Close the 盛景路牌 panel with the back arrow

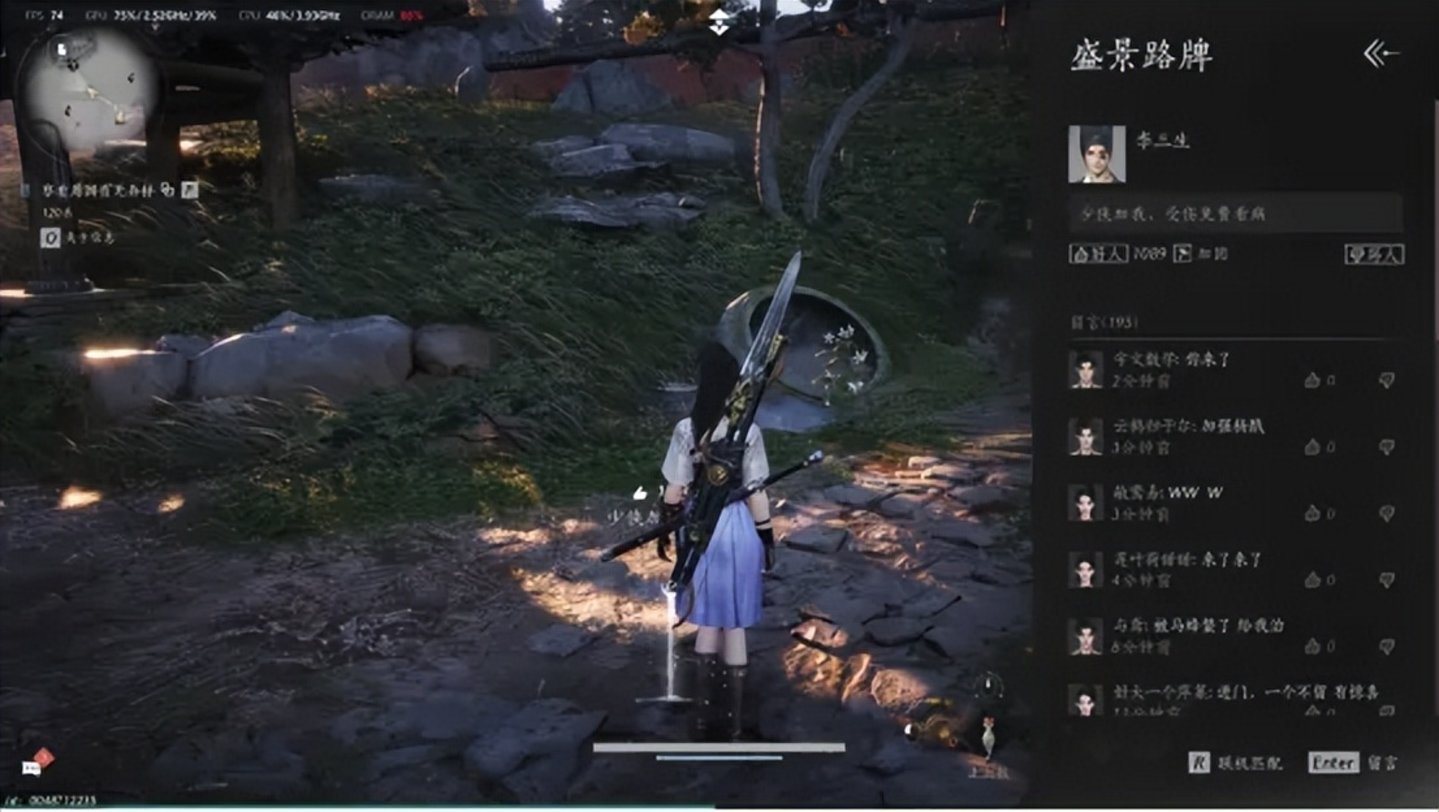pos(1381,54)
